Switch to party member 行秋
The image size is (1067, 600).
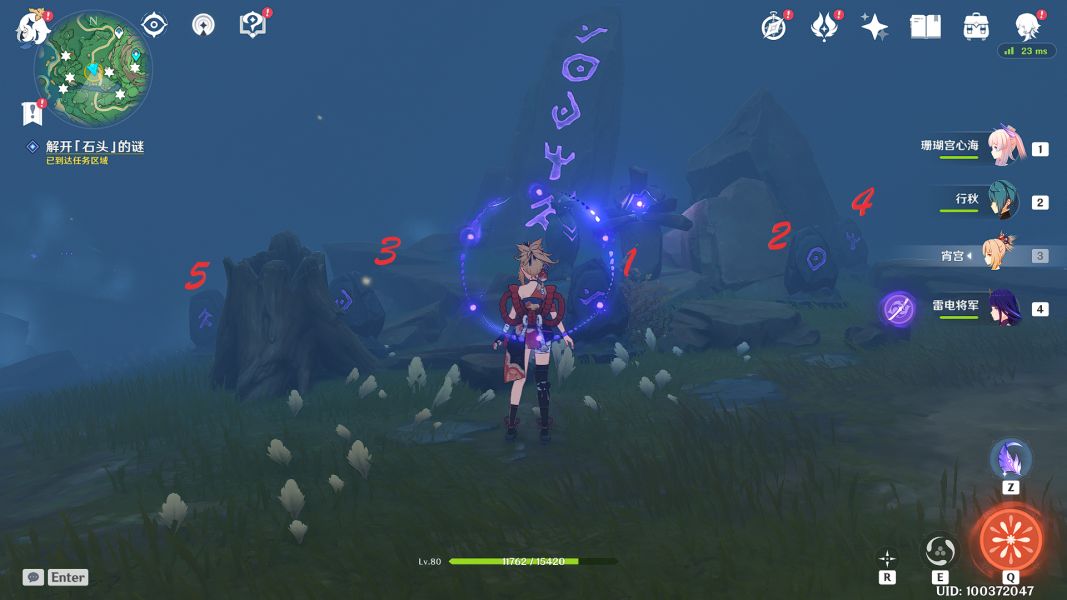(x=1002, y=200)
